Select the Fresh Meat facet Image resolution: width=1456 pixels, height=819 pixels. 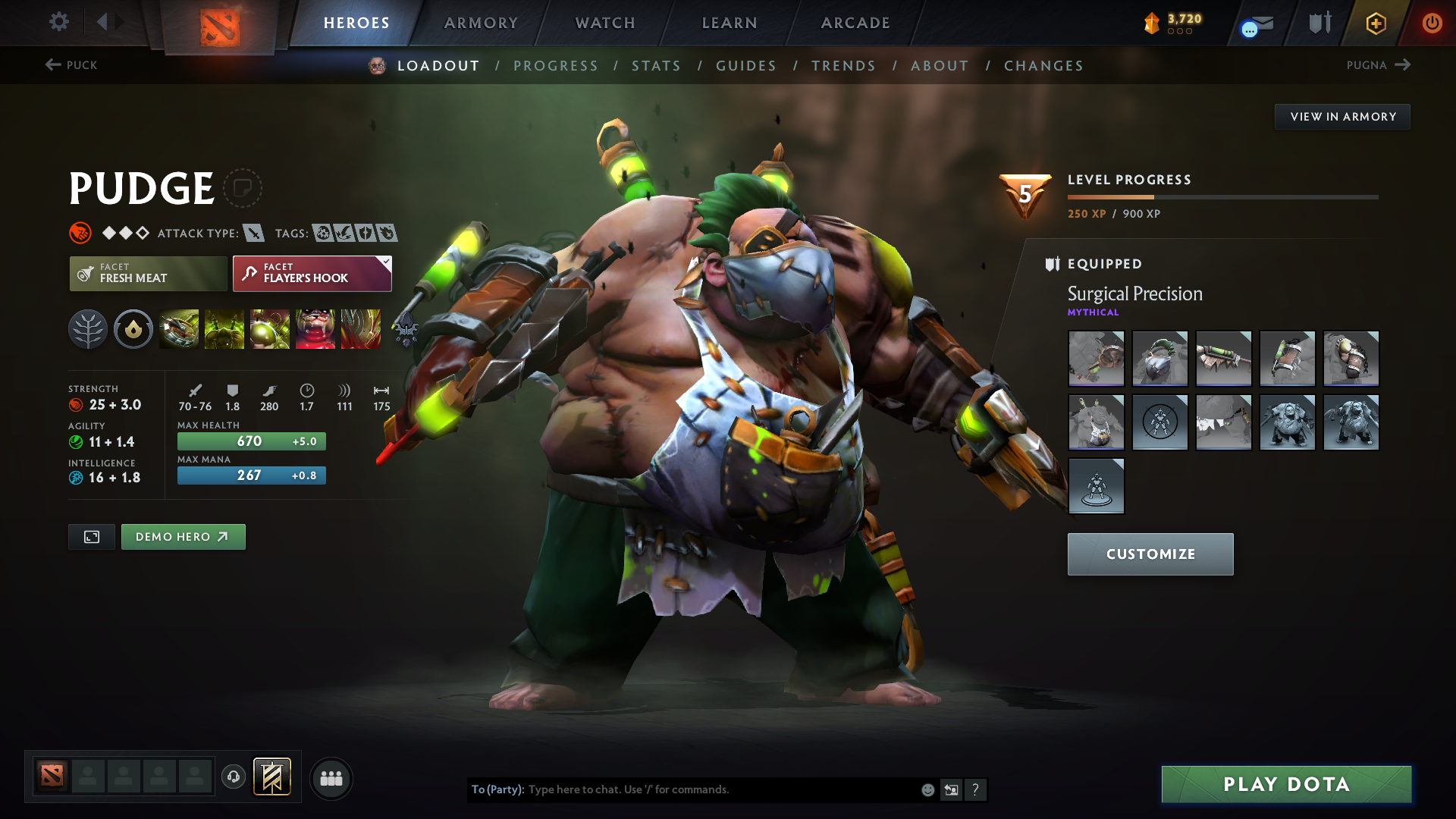[x=148, y=273]
